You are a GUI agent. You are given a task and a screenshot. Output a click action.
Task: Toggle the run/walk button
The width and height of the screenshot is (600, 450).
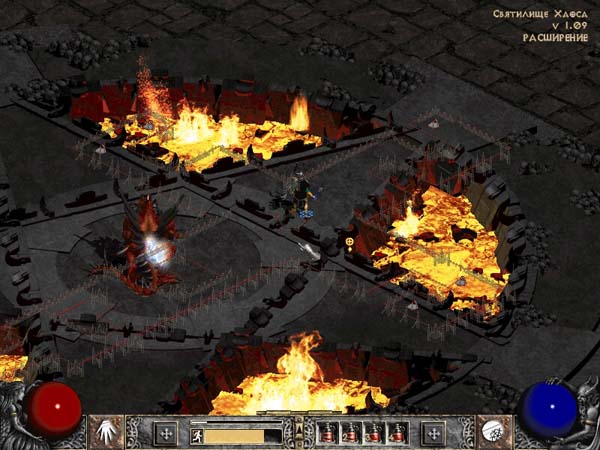(x=197, y=434)
